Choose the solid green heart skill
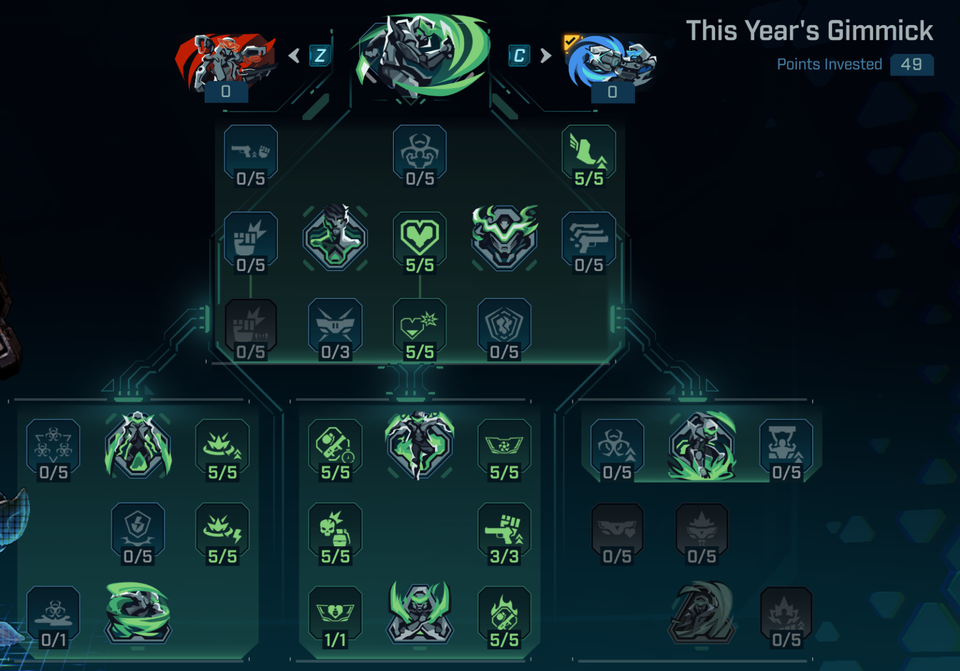Image resolution: width=960 pixels, height=671 pixels. [x=419, y=238]
